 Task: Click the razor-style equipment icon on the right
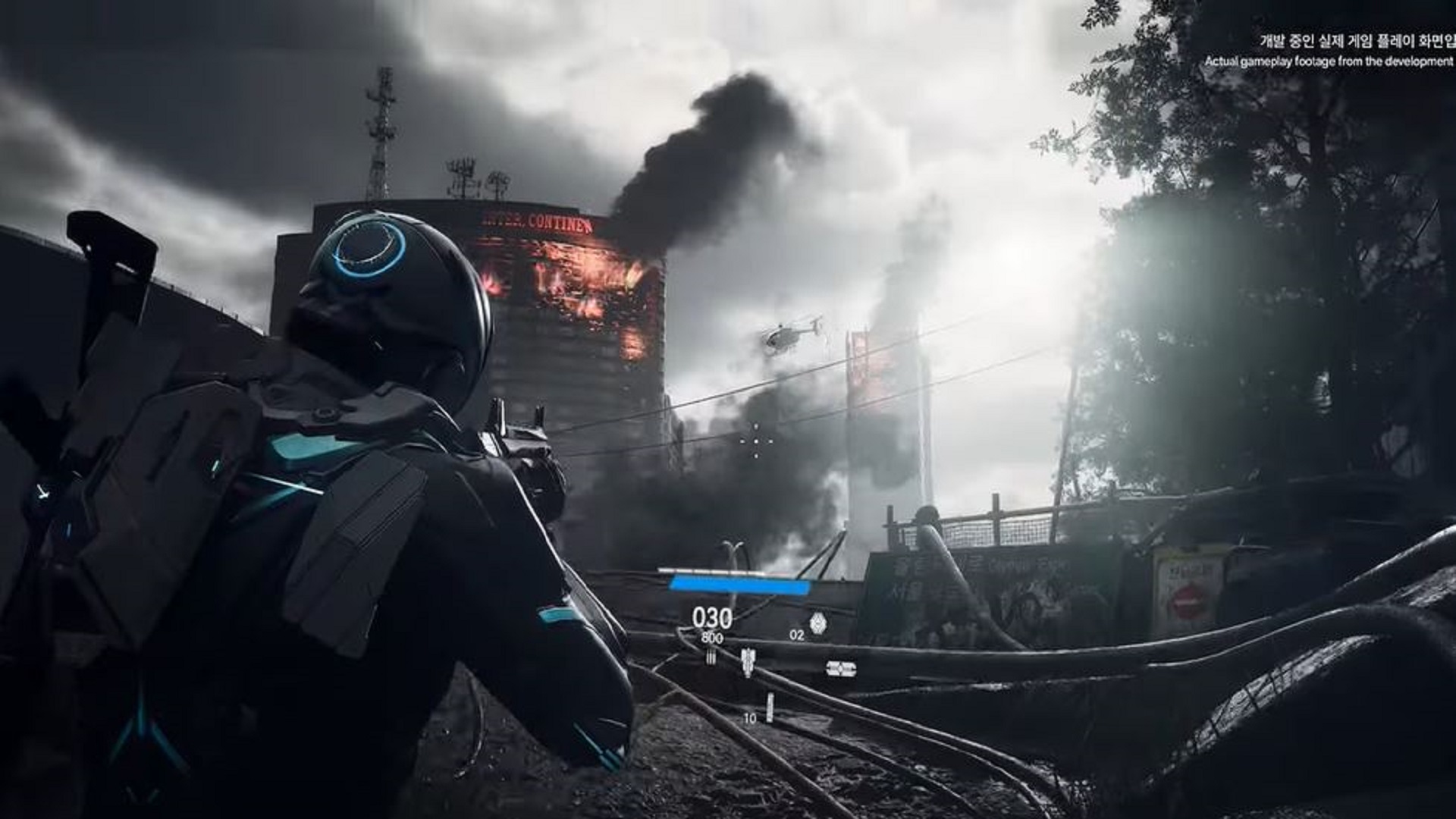point(840,668)
